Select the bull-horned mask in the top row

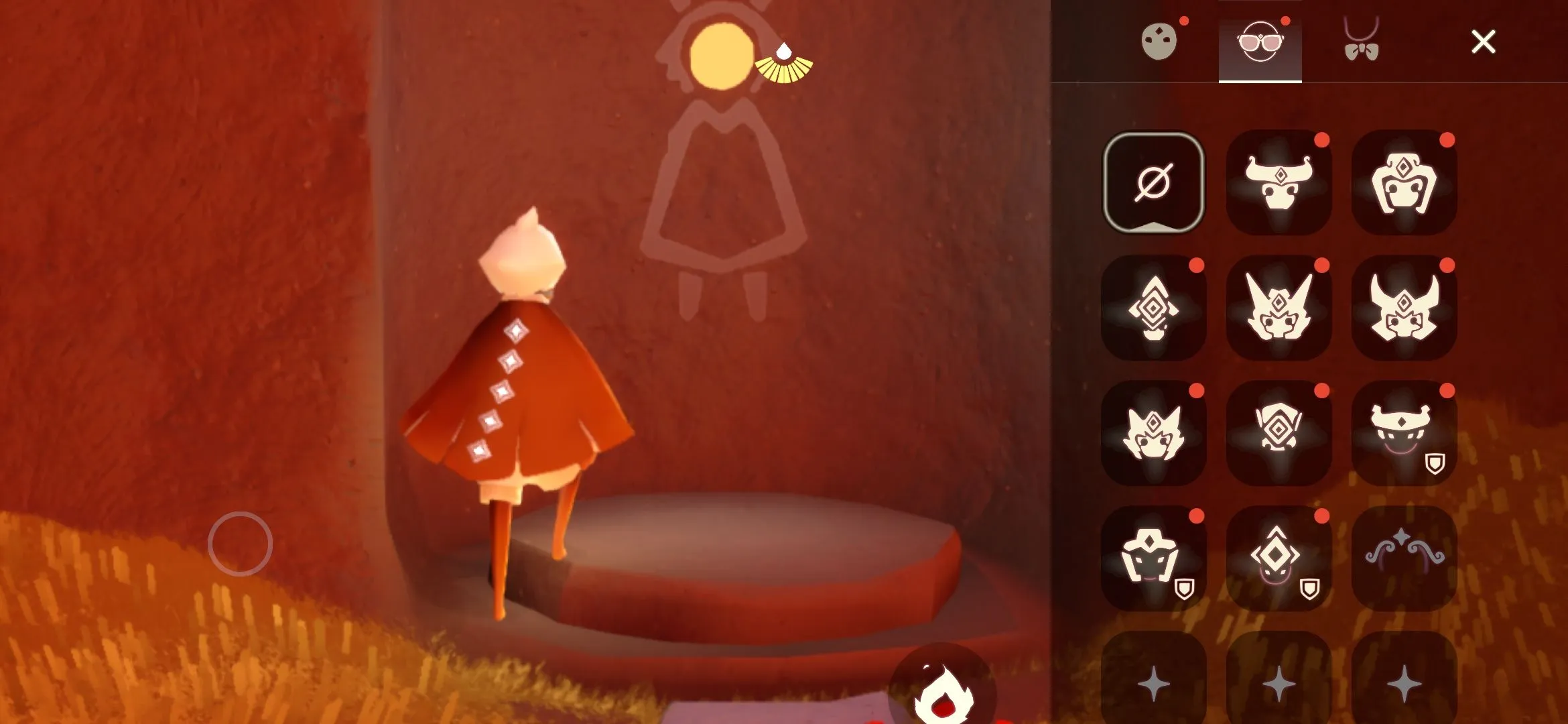[1279, 184]
